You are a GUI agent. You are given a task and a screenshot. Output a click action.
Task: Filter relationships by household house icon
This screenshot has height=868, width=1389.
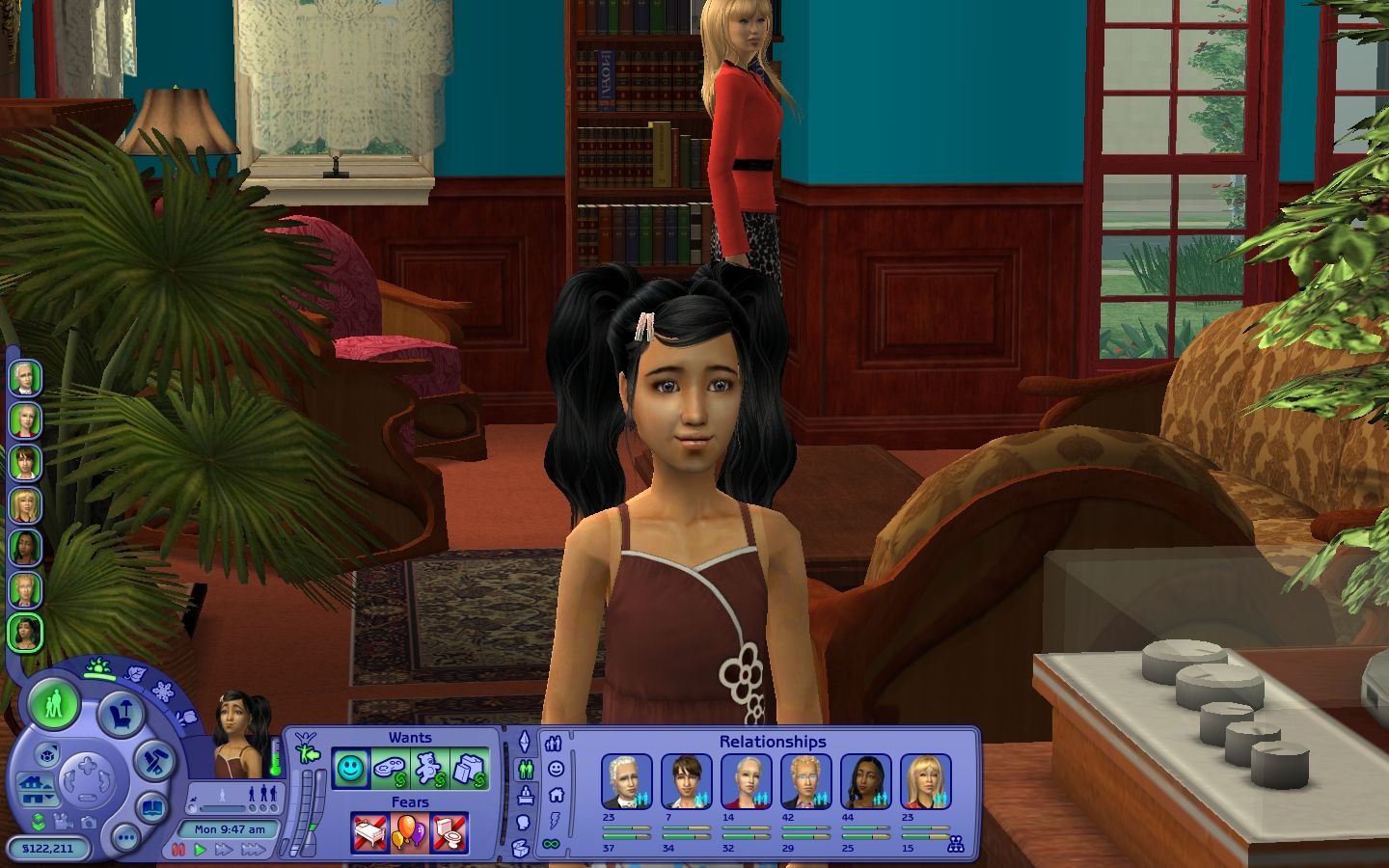555,795
